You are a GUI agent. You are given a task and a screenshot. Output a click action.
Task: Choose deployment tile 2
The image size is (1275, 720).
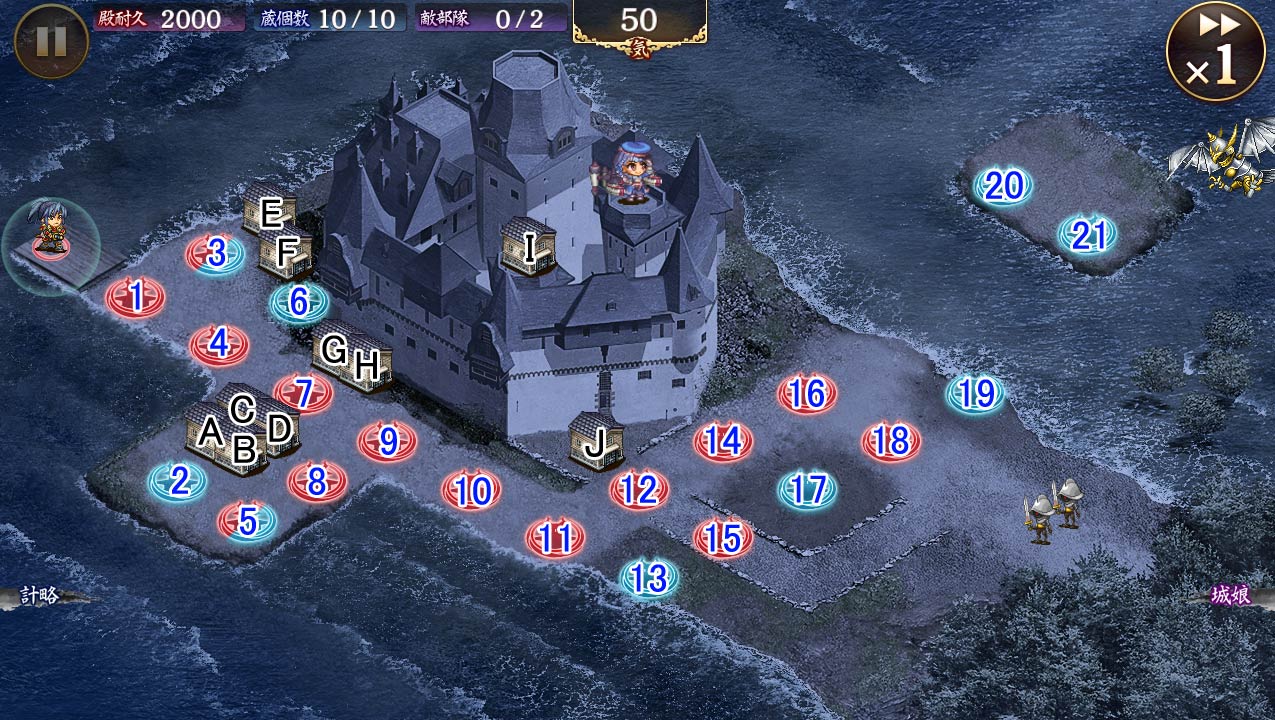click(178, 482)
